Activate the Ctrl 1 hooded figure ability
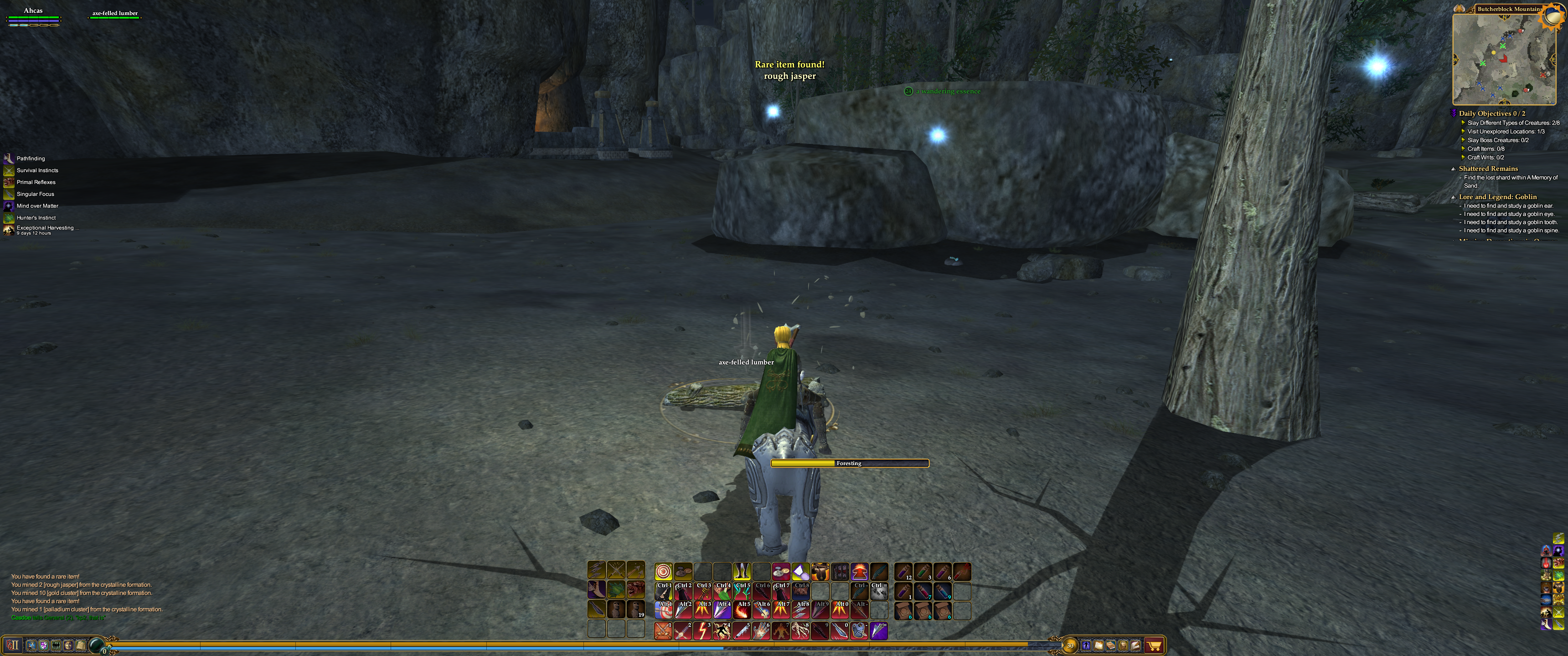This screenshot has height=656, width=1568. coord(664,591)
